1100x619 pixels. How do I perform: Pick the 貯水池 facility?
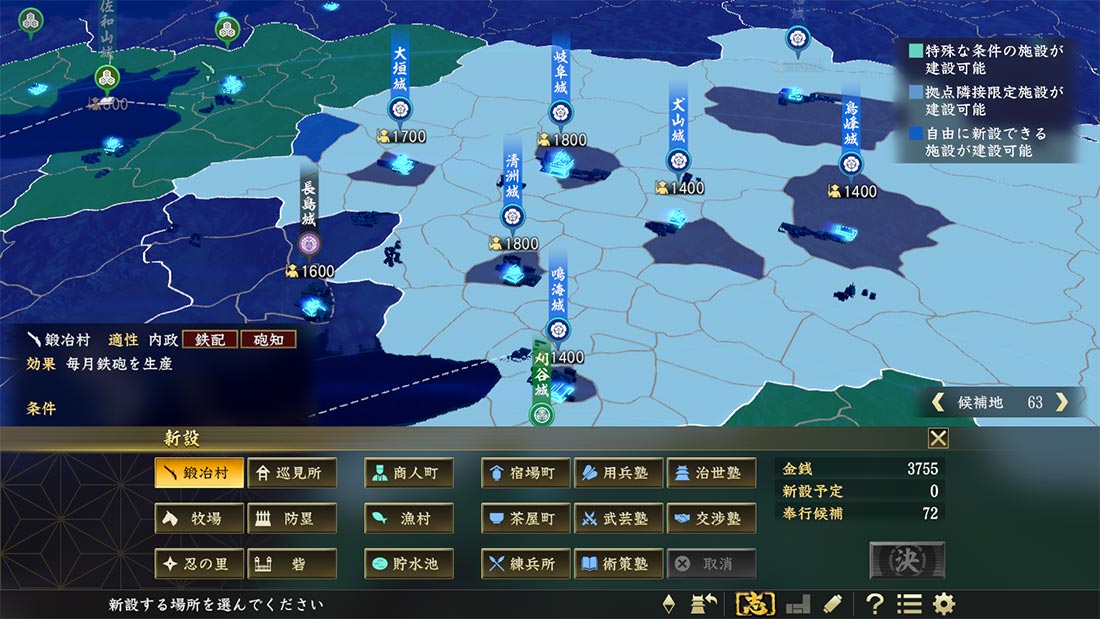pos(408,563)
